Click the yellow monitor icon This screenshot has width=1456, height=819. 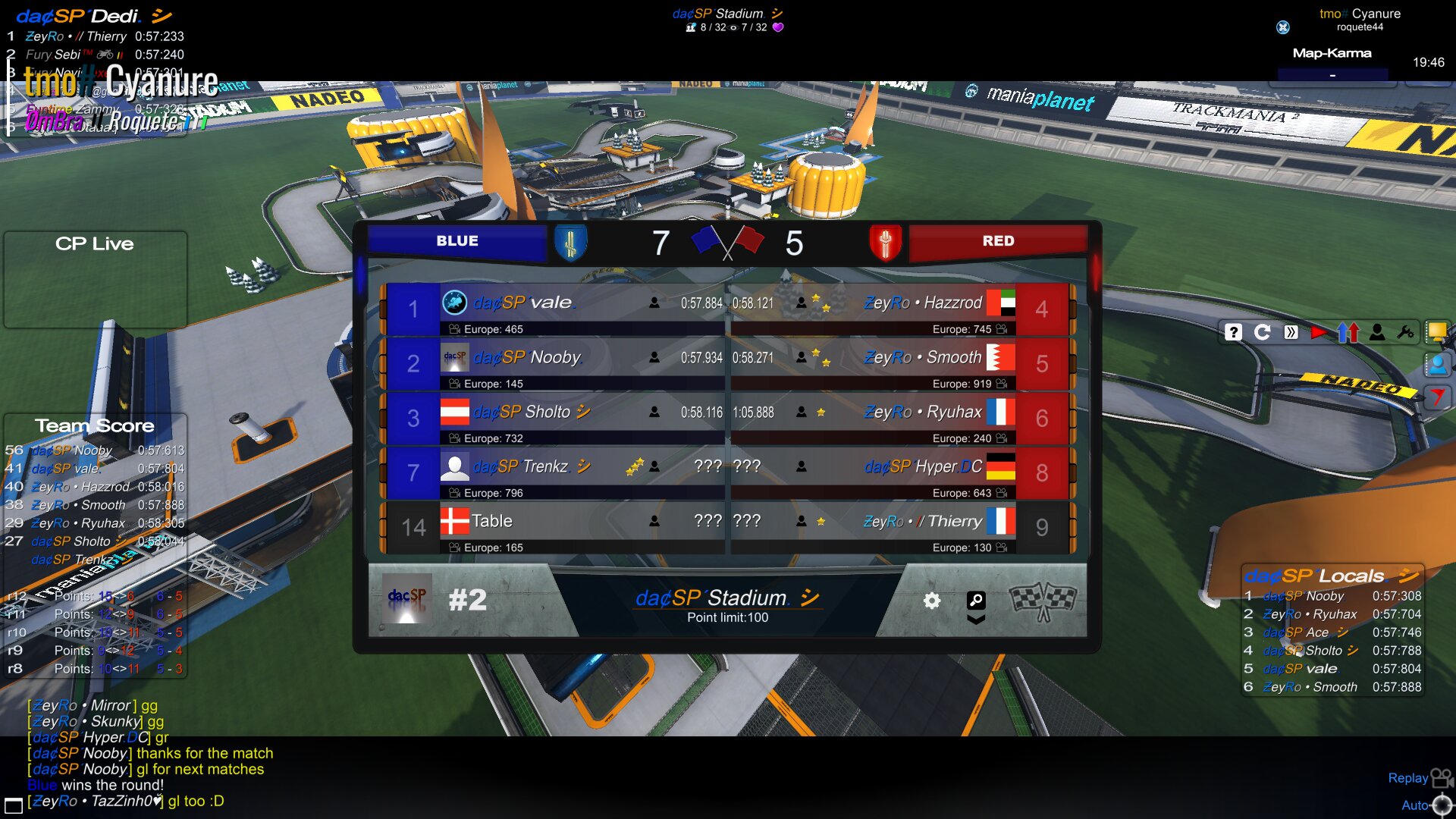(x=1436, y=331)
